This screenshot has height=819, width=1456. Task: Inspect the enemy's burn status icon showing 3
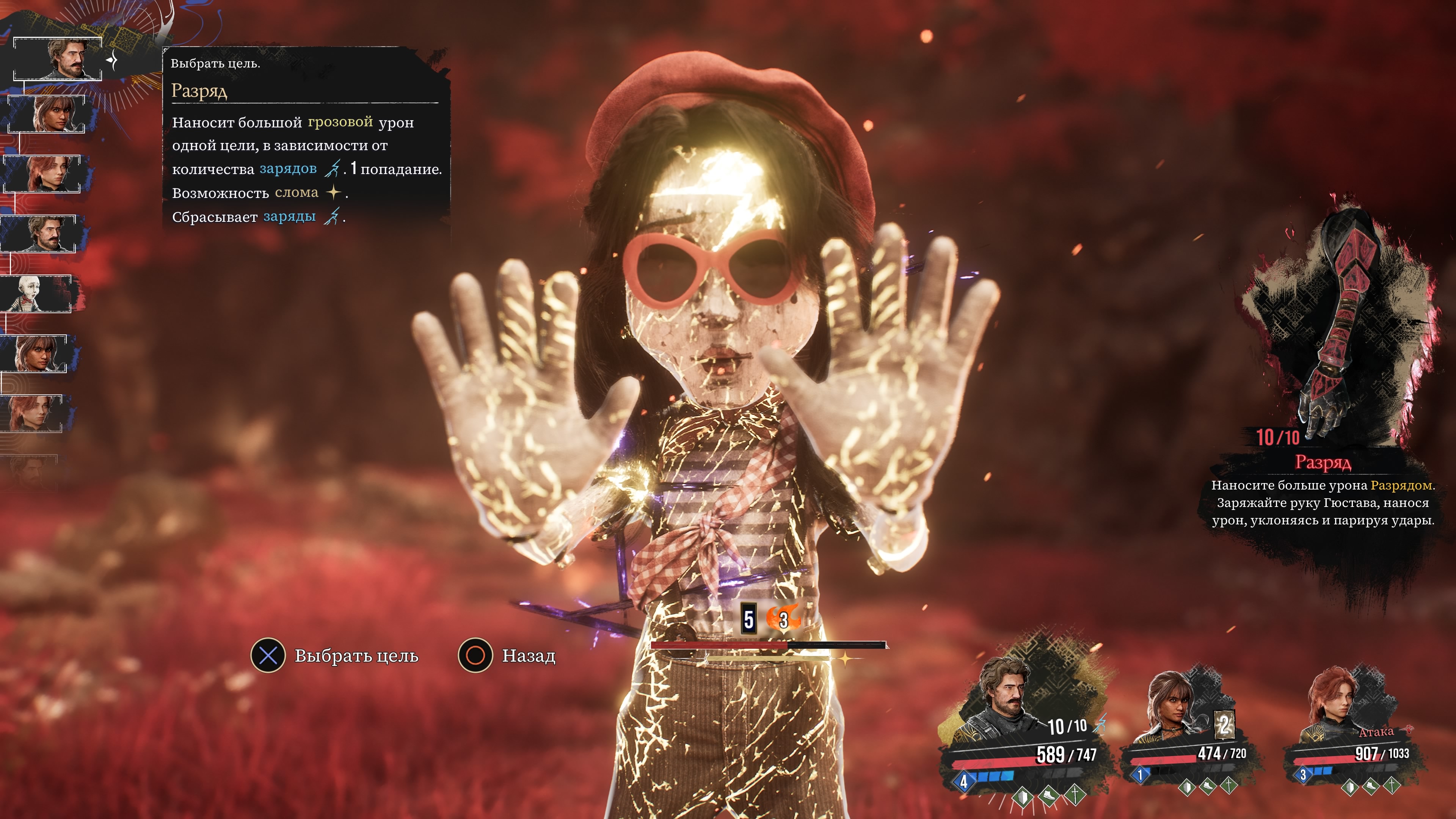click(x=783, y=620)
